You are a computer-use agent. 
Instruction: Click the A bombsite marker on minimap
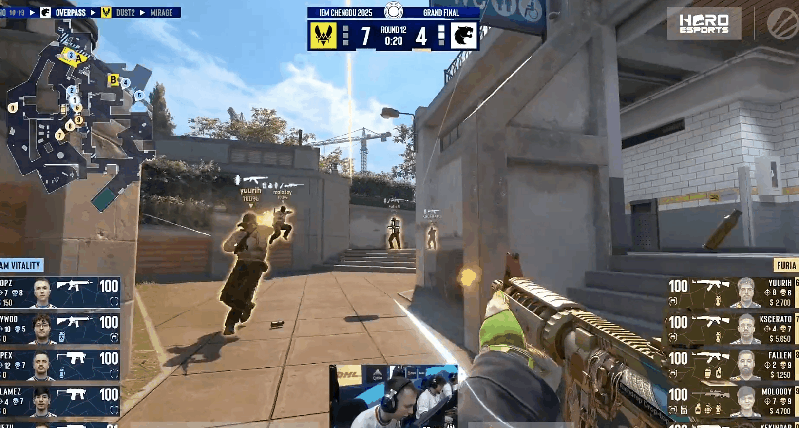tap(78, 59)
